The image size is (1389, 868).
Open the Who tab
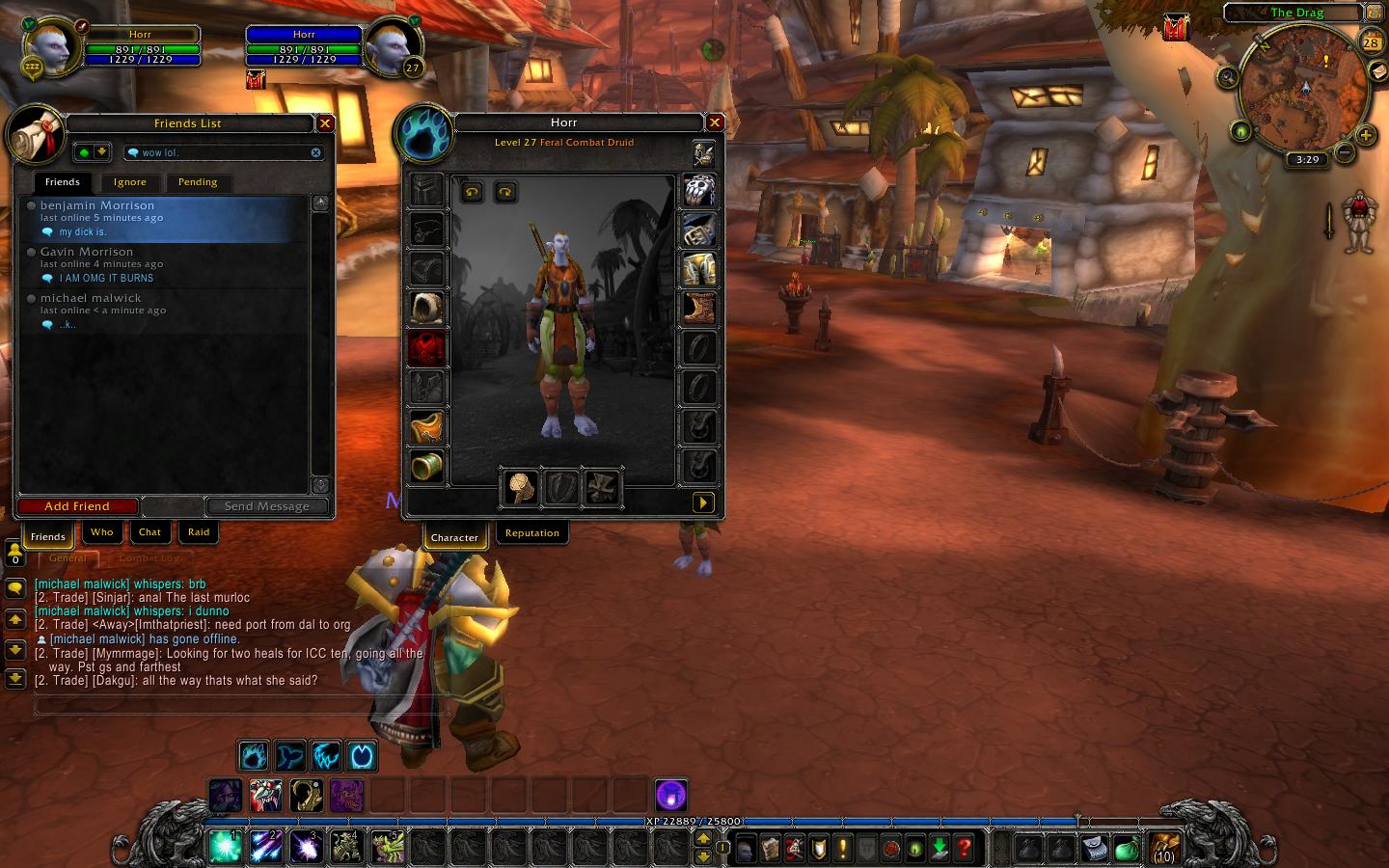[102, 532]
